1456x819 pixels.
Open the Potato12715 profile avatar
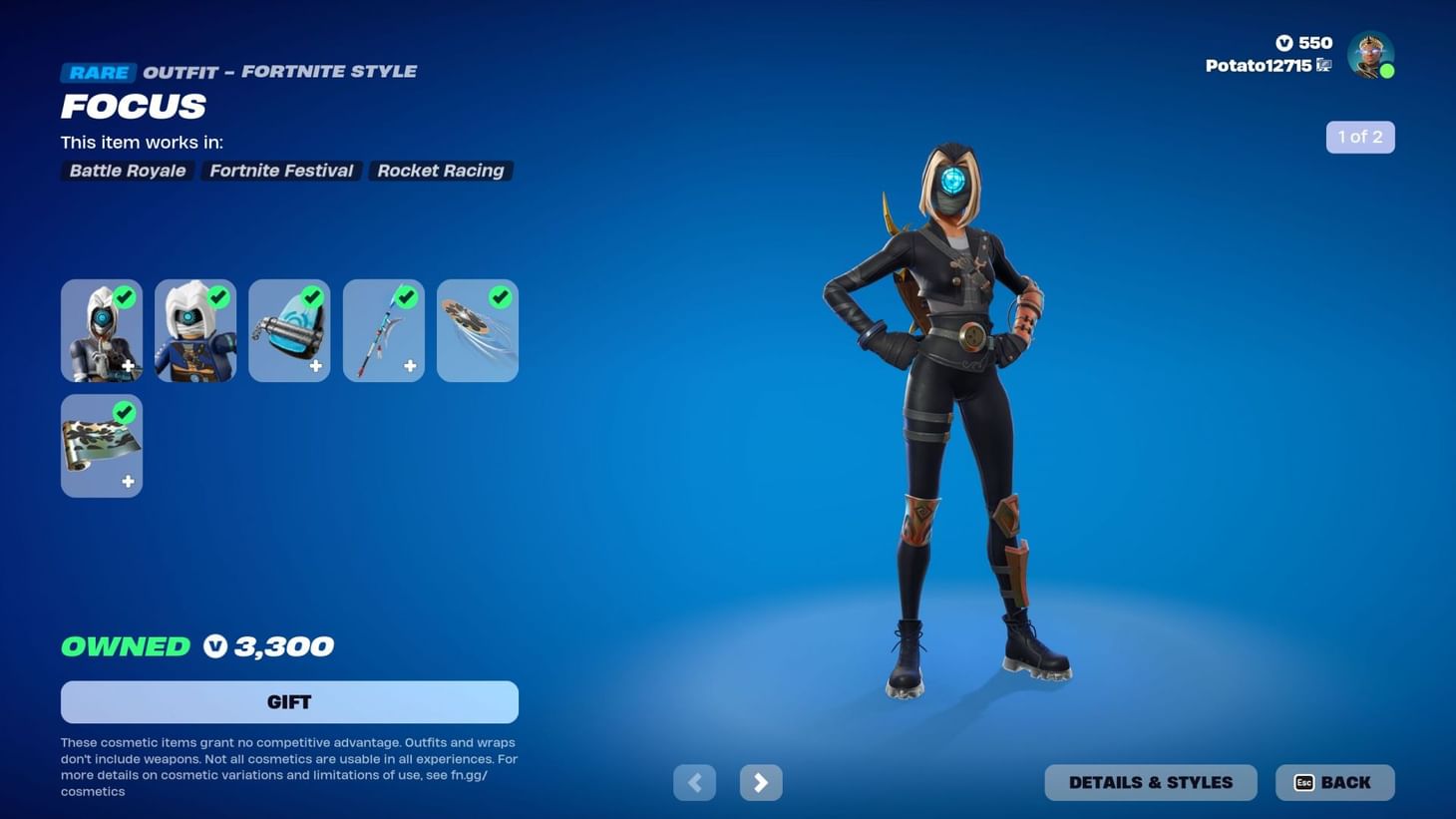point(1370,55)
